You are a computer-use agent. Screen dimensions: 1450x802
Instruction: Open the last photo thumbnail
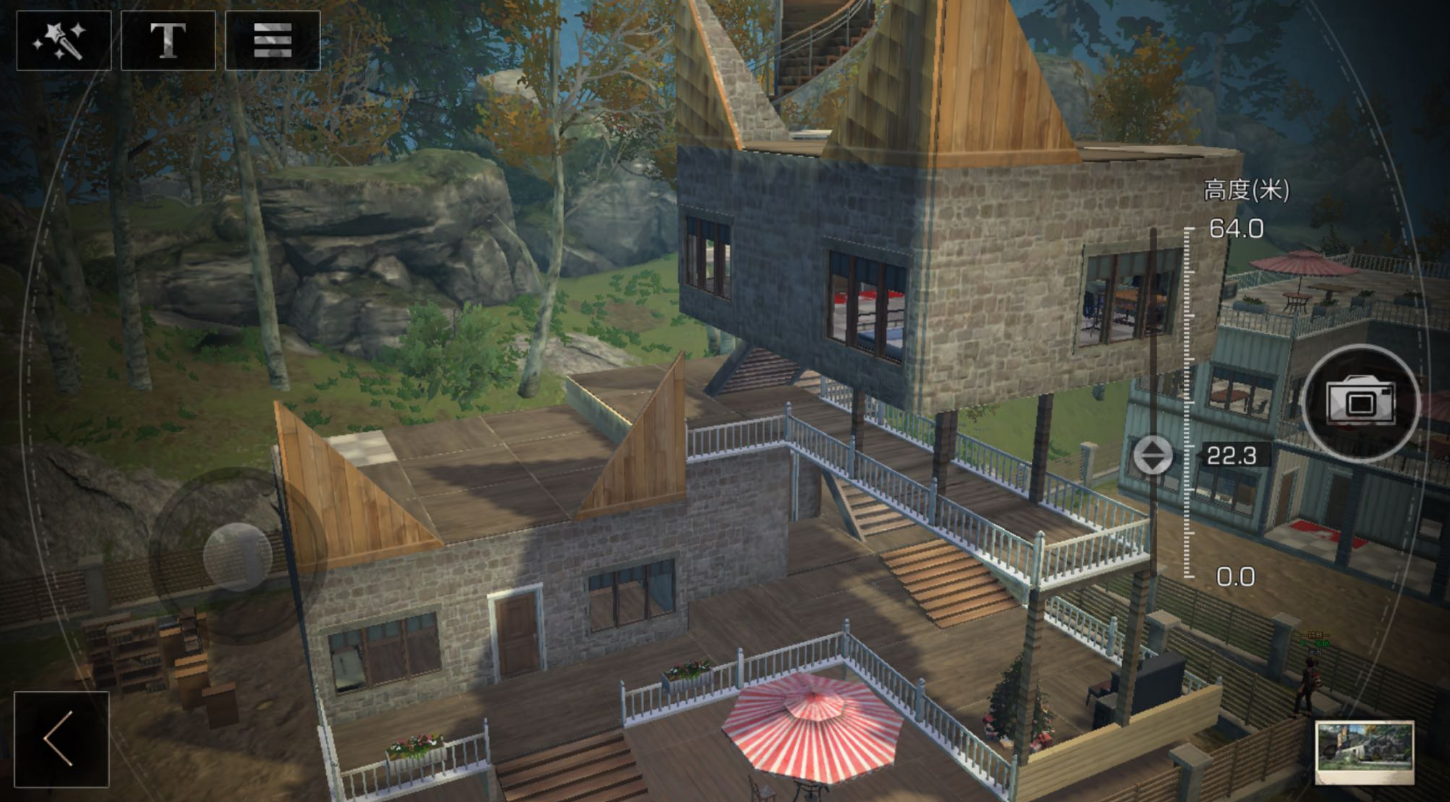click(1364, 752)
